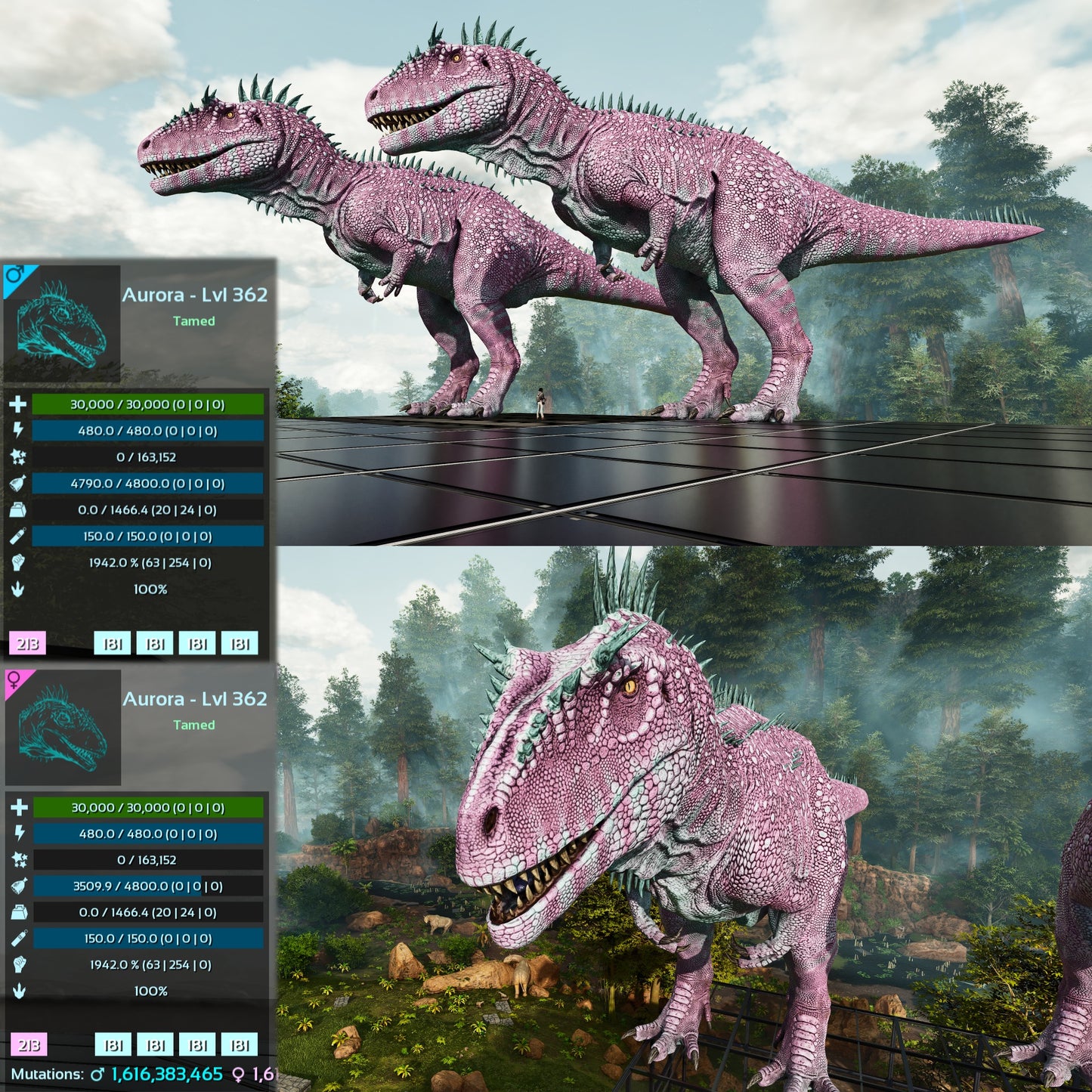Click the melee fist icon on male panel
Image resolution: width=1092 pixels, height=1092 pixels.
click(x=17, y=562)
